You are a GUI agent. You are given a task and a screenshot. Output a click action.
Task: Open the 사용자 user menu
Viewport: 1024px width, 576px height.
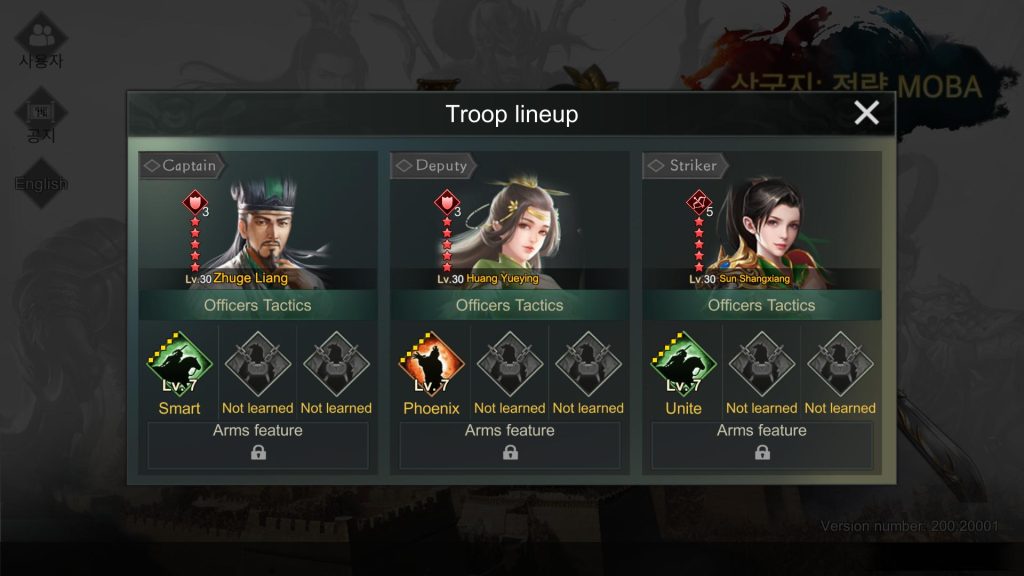(x=41, y=42)
